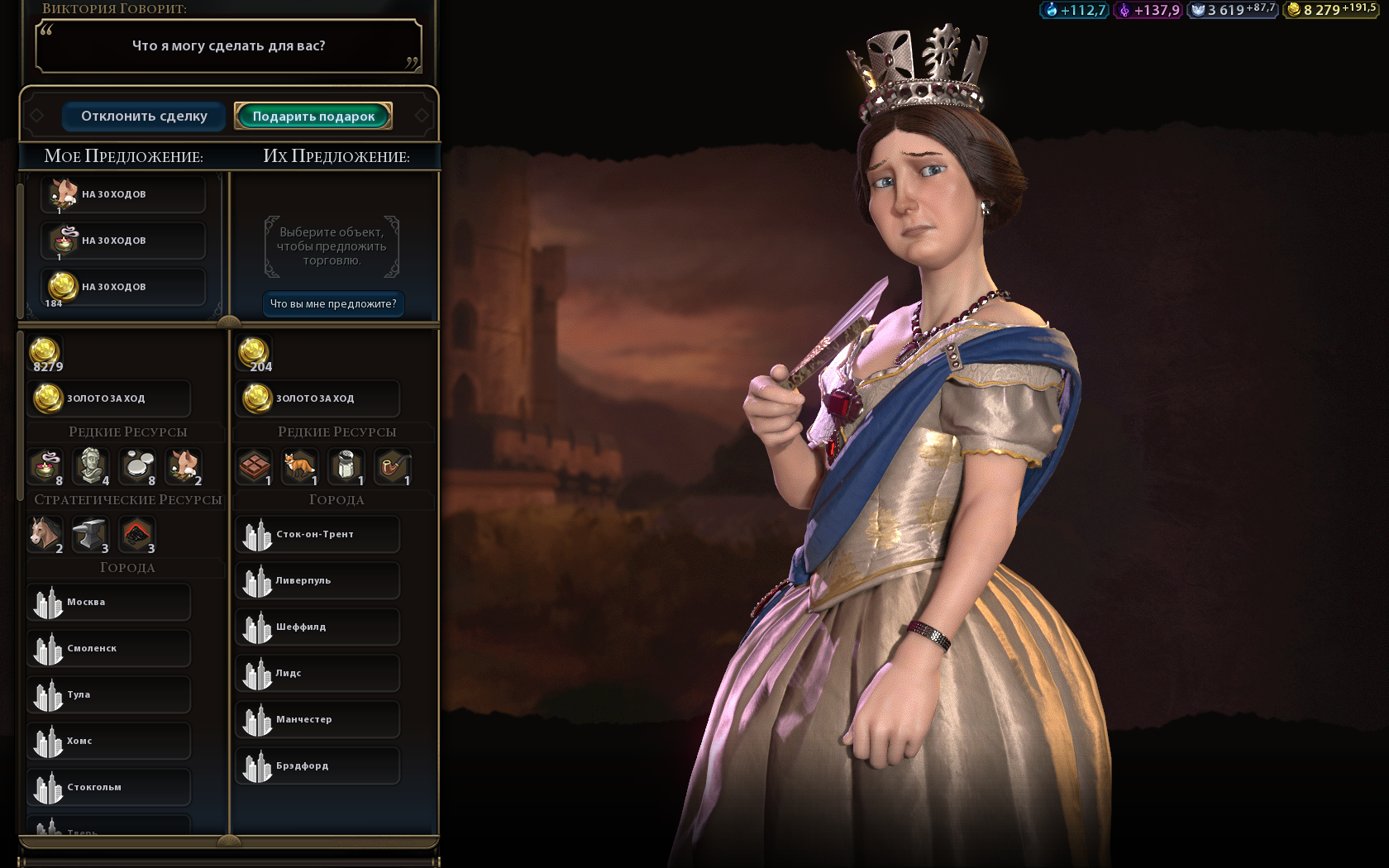This screenshot has height=868, width=1389.
Task: Request Victoria's fox furs resource
Action: [300, 466]
